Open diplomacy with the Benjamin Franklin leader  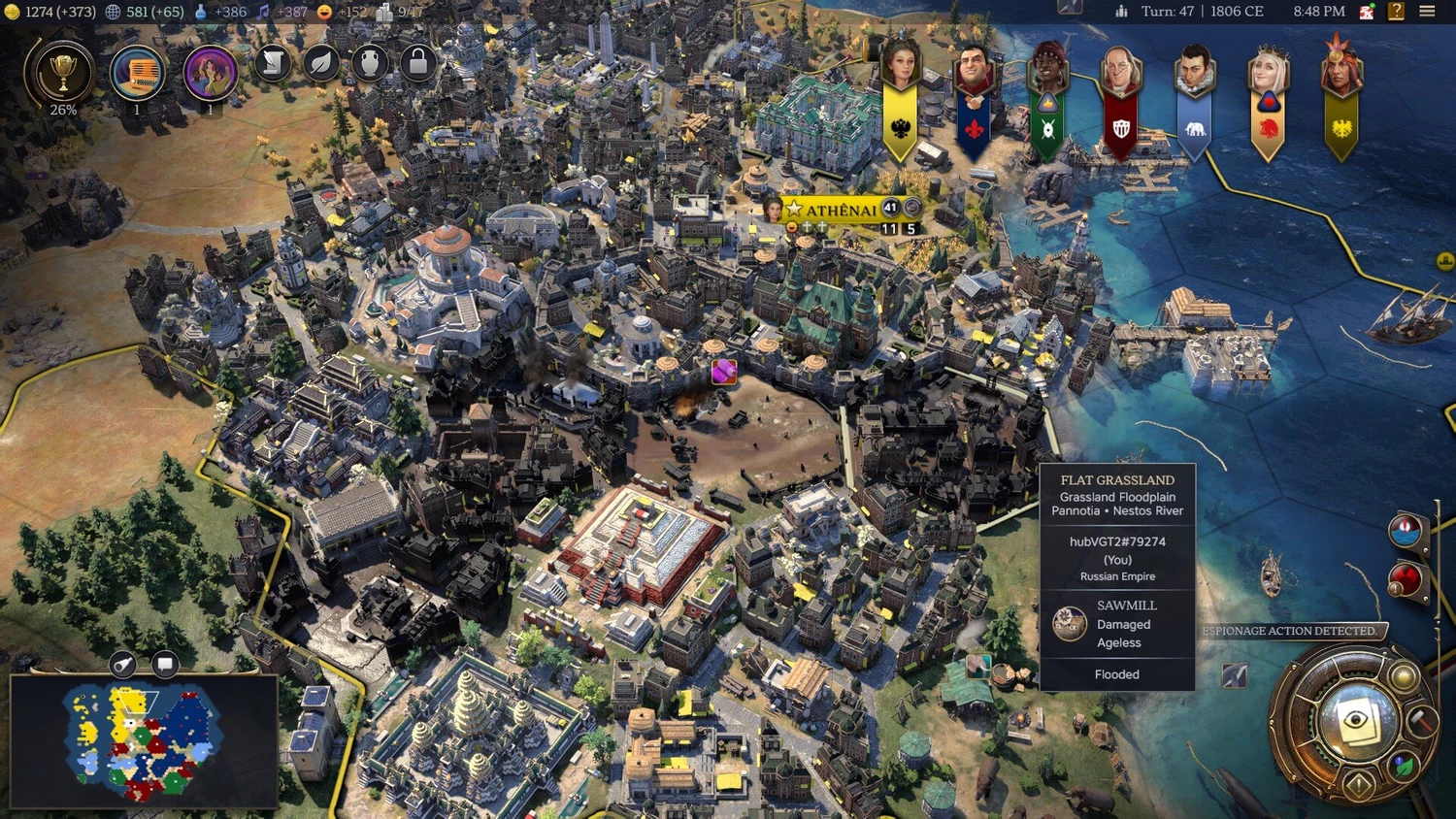tap(1121, 73)
